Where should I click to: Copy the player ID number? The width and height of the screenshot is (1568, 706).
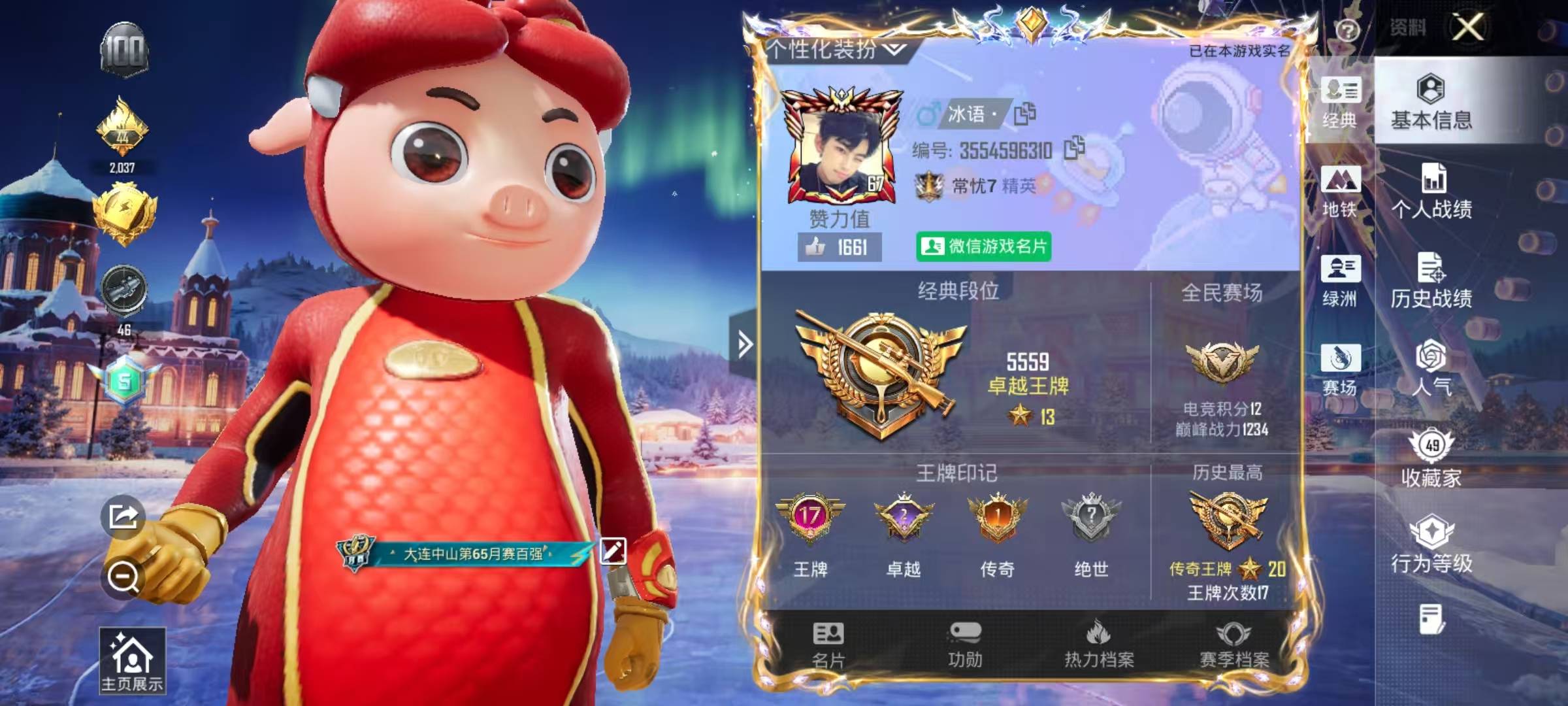tap(1074, 149)
